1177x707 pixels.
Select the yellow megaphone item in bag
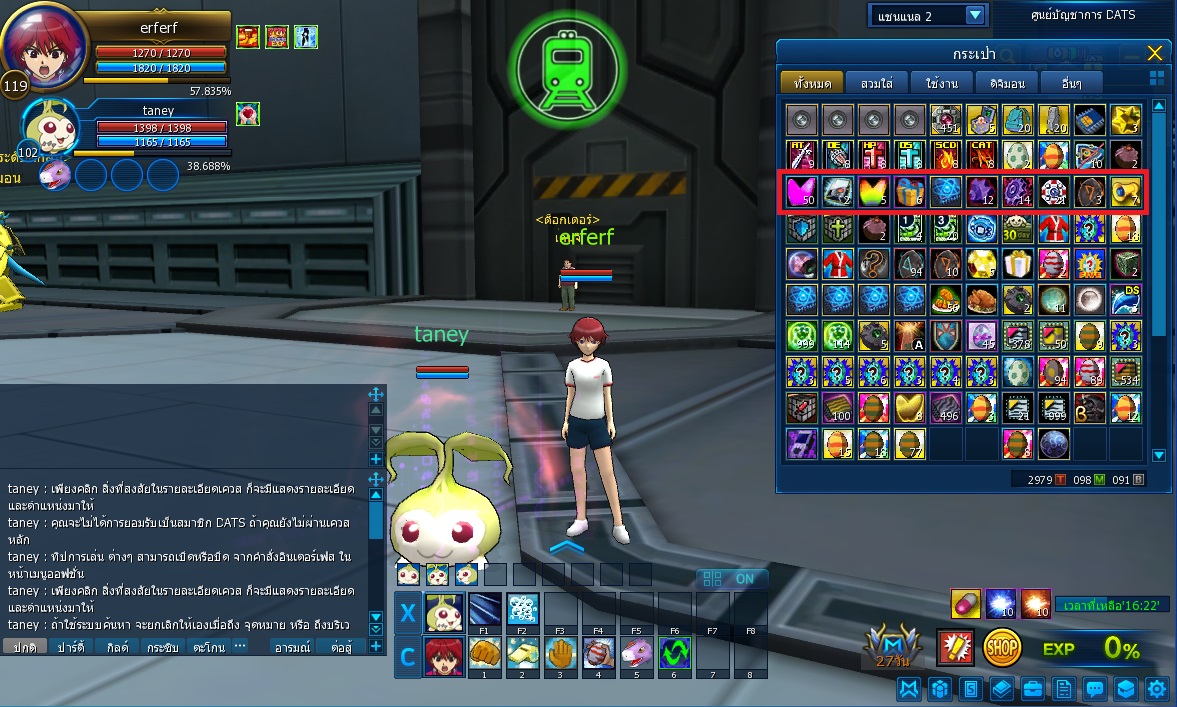point(1124,191)
